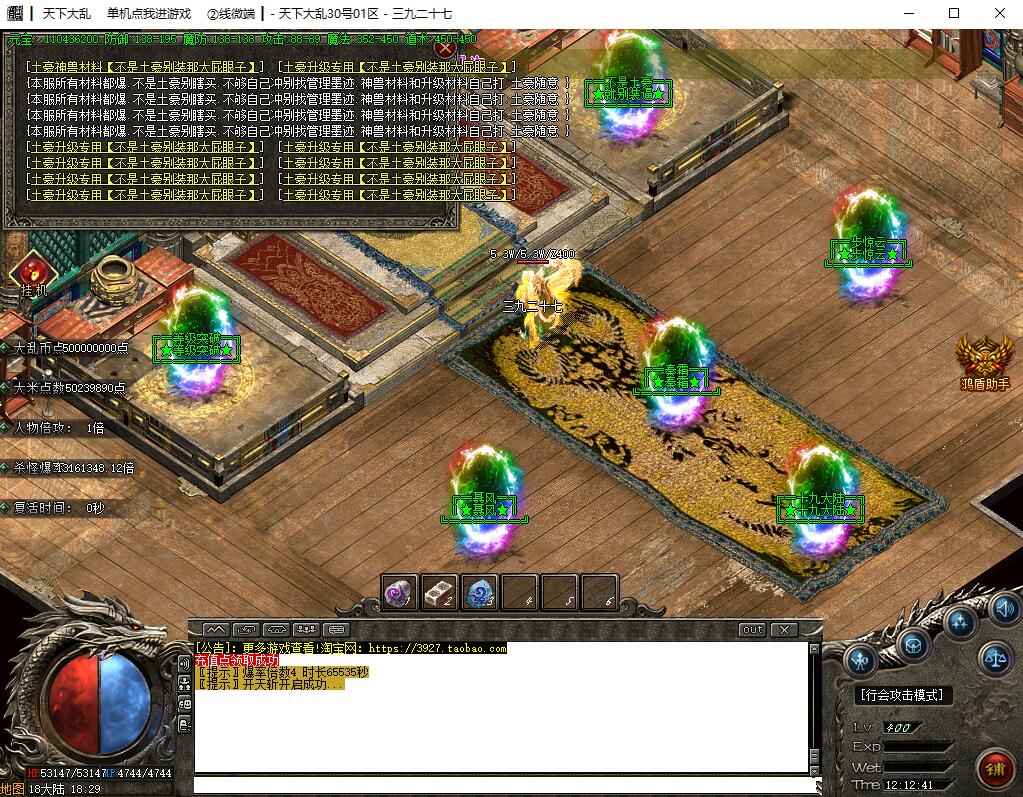
Task: Open the character panel round button
Action: tap(860, 659)
